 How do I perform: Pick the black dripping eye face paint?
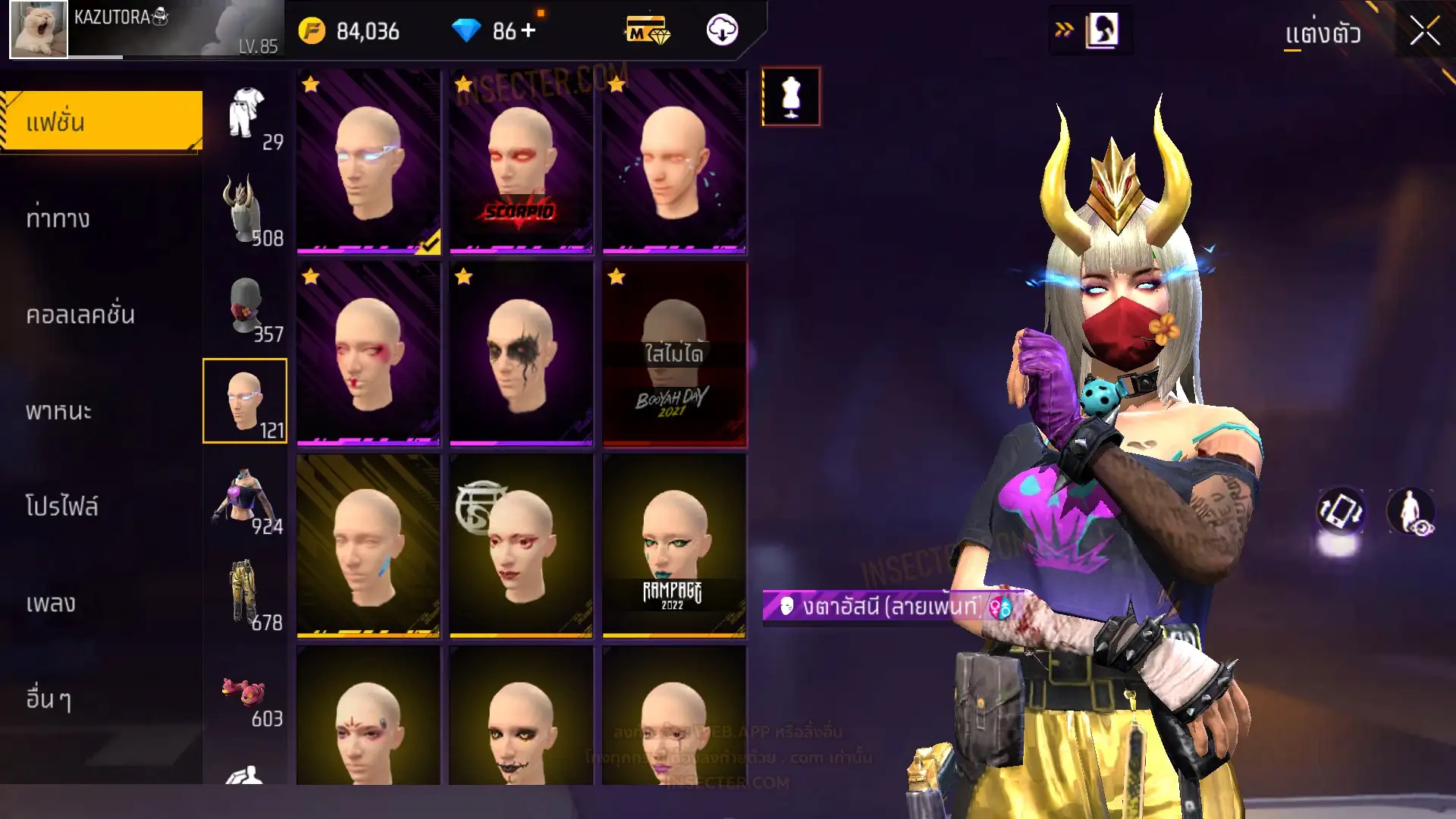(x=521, y=353)
